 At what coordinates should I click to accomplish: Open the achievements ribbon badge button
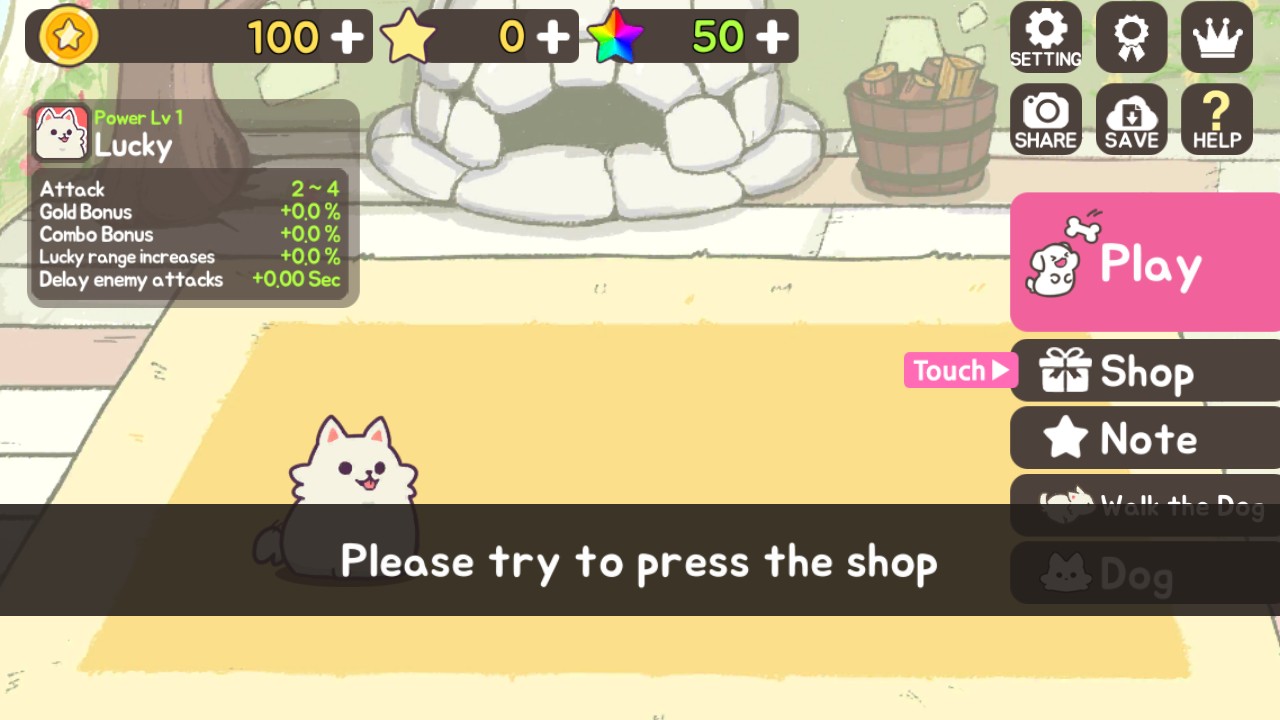click(x=1131, y=37)
